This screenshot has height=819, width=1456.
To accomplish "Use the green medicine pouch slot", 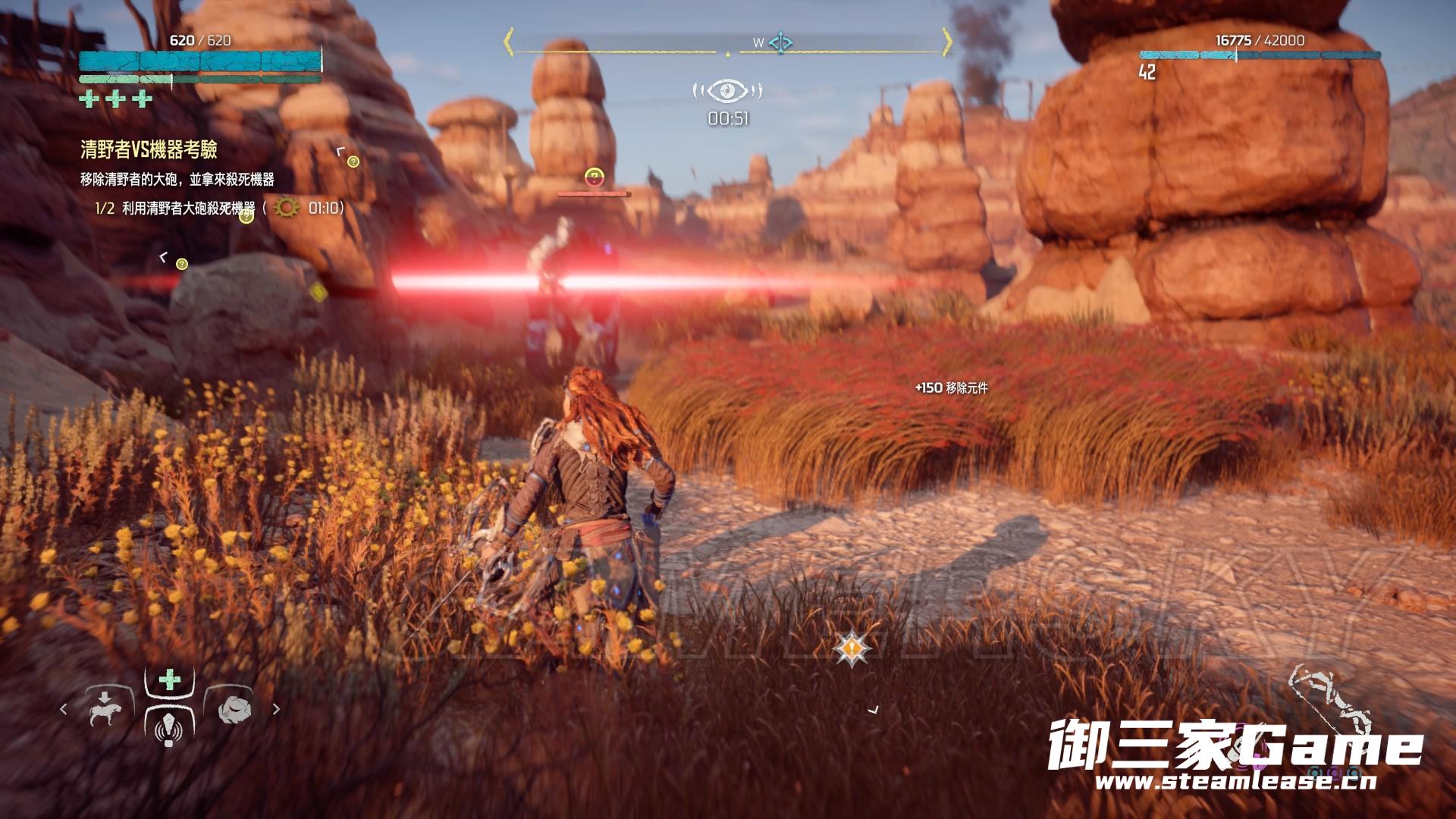I will tap(170, 679).
